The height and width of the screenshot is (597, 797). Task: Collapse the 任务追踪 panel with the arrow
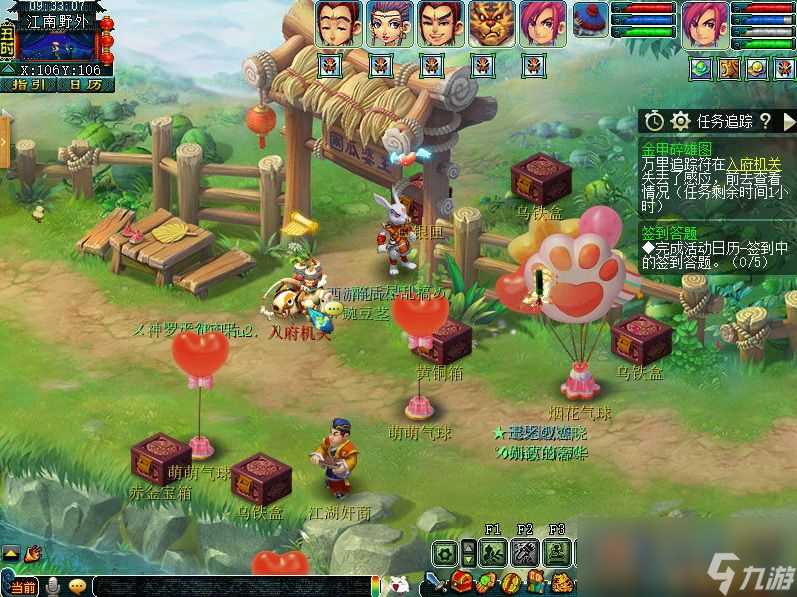(x=788, y=121)
